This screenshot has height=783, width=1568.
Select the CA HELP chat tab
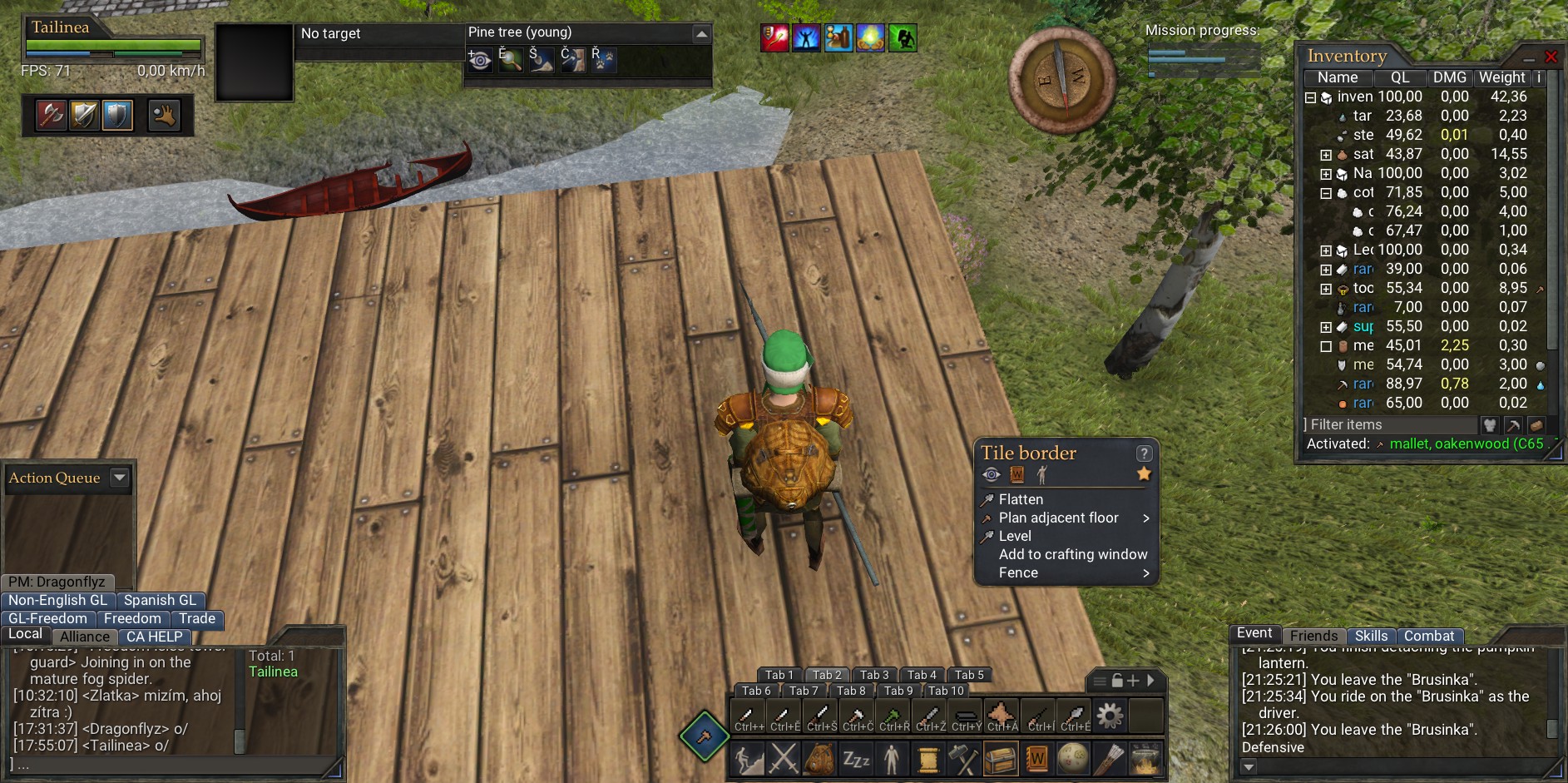click(x=154, y=637)
